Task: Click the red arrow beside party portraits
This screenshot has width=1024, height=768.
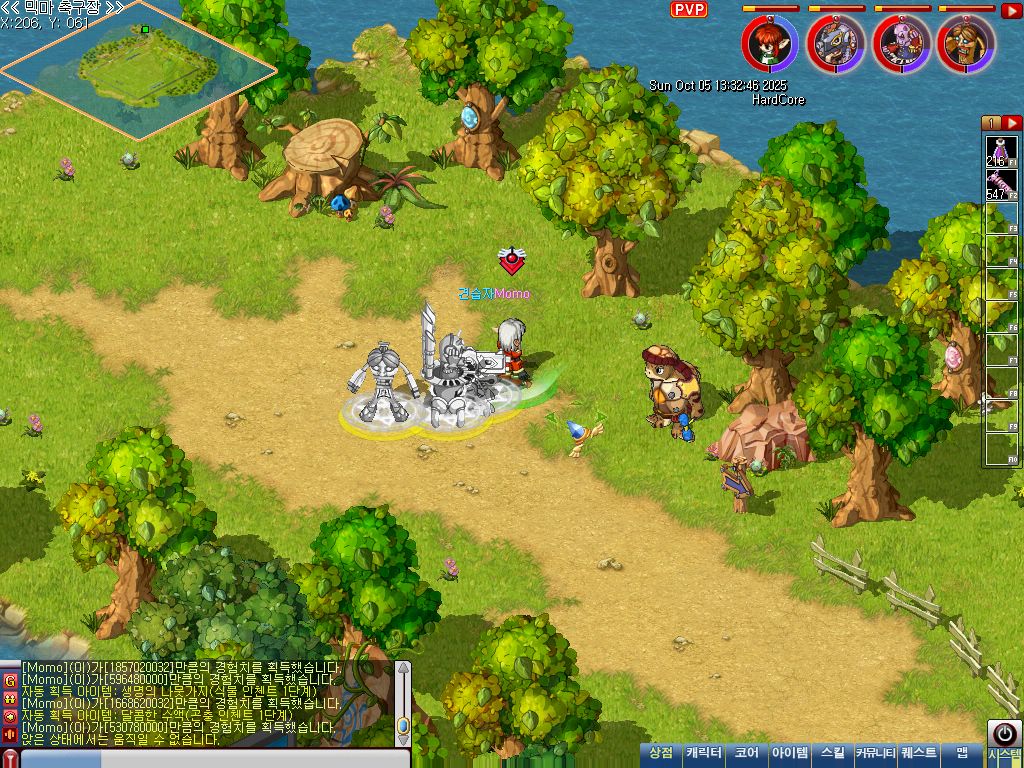Action: [1011, 11]
